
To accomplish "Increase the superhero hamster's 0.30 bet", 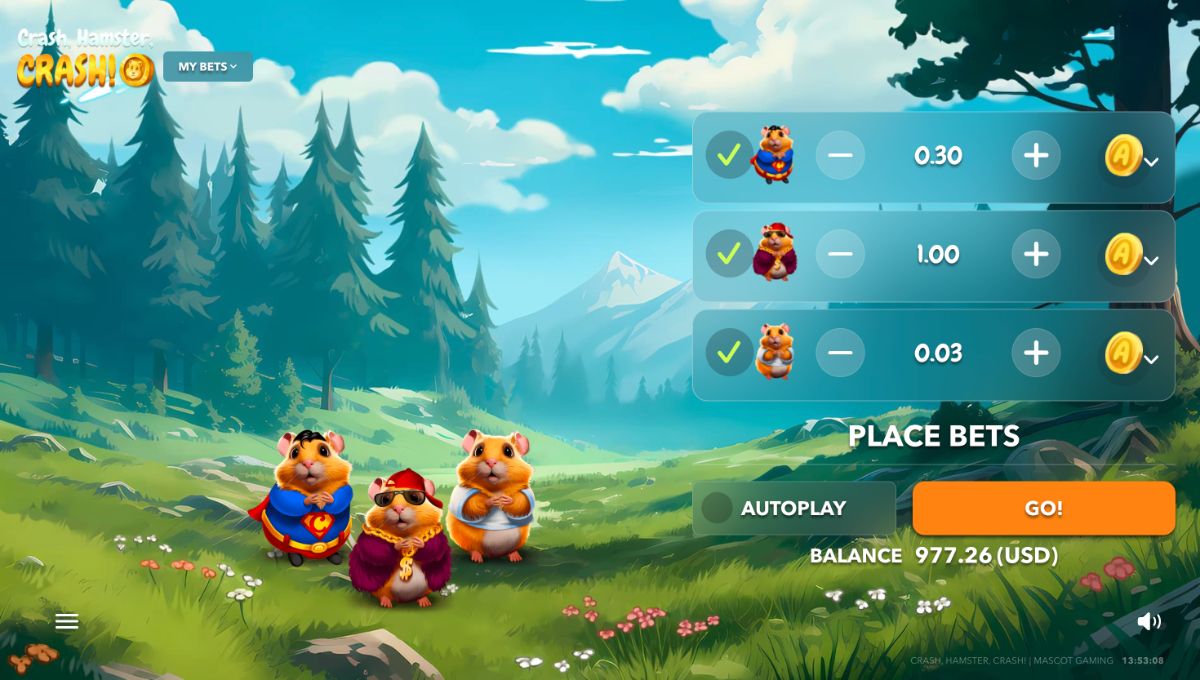I will tap(1036, 155).
